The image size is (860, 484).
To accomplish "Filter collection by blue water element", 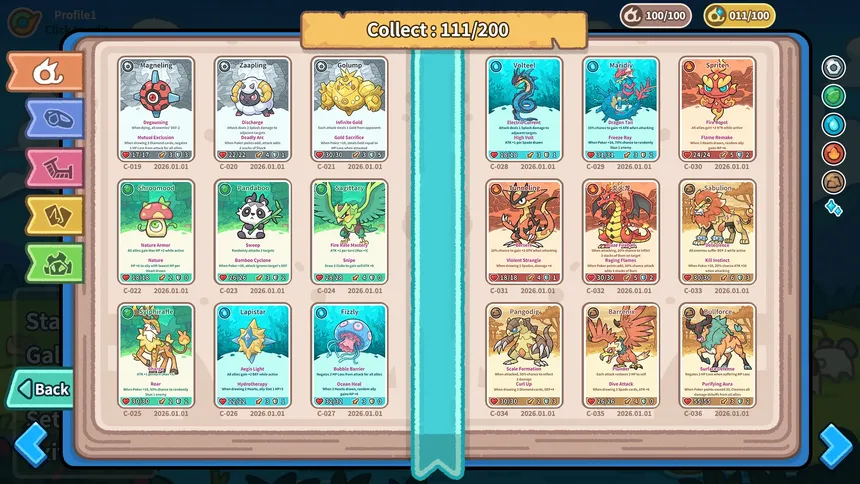I will [833, 124].
